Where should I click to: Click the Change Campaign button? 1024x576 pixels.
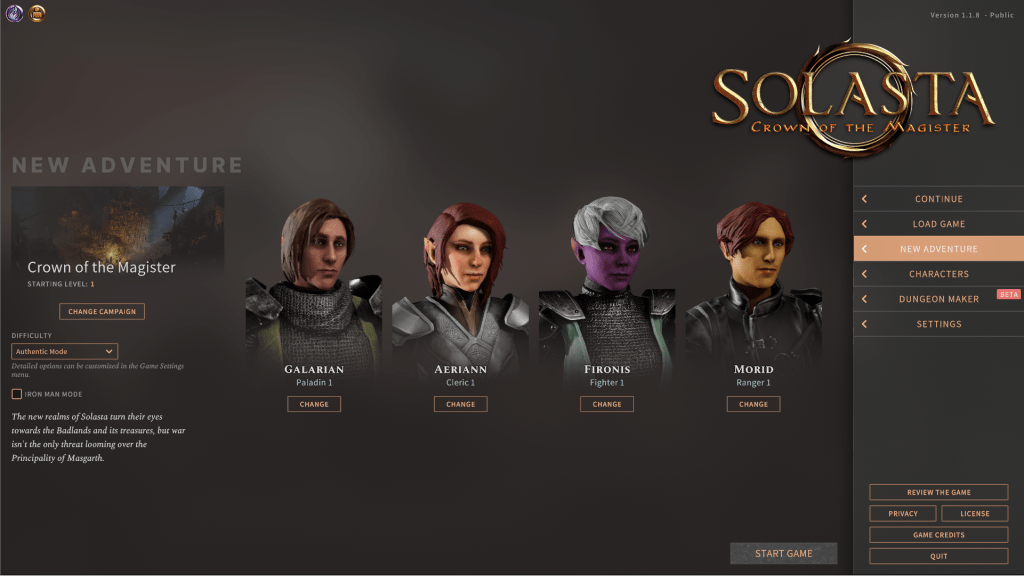pos(102,311)
